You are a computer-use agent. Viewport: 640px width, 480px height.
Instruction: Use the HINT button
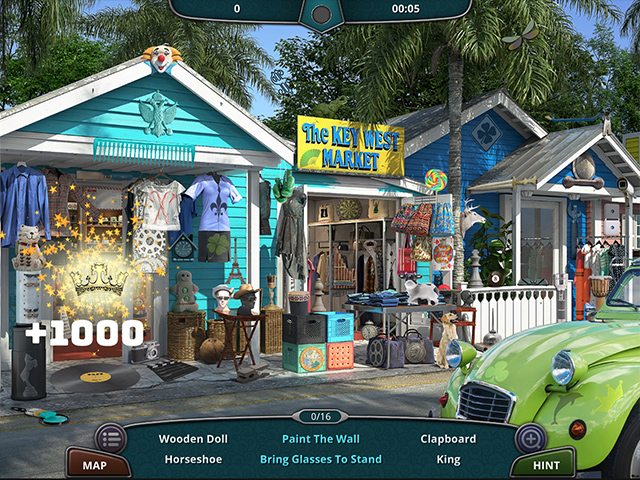543,464
